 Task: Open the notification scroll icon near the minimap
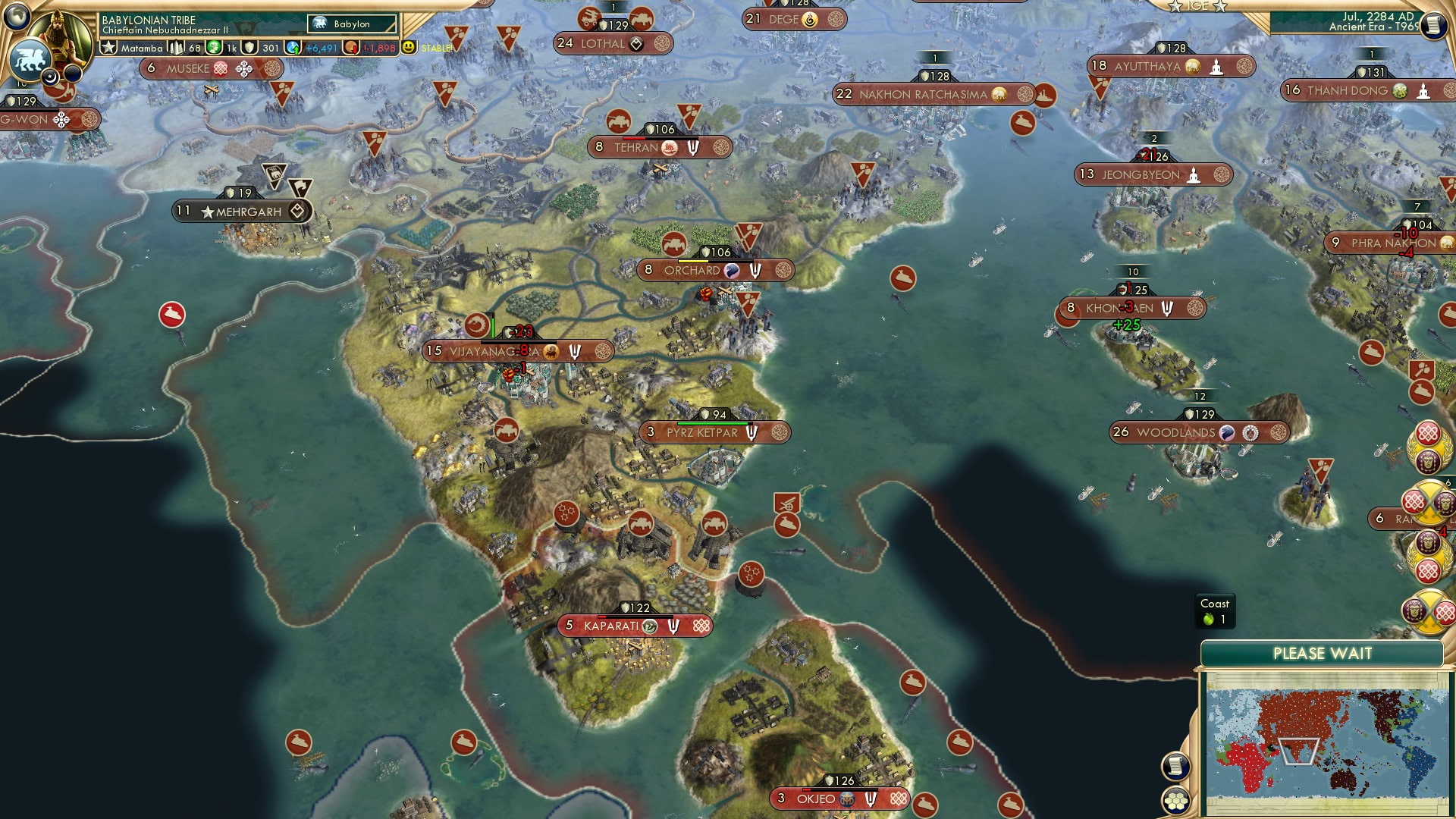[x=1175, y=766]
